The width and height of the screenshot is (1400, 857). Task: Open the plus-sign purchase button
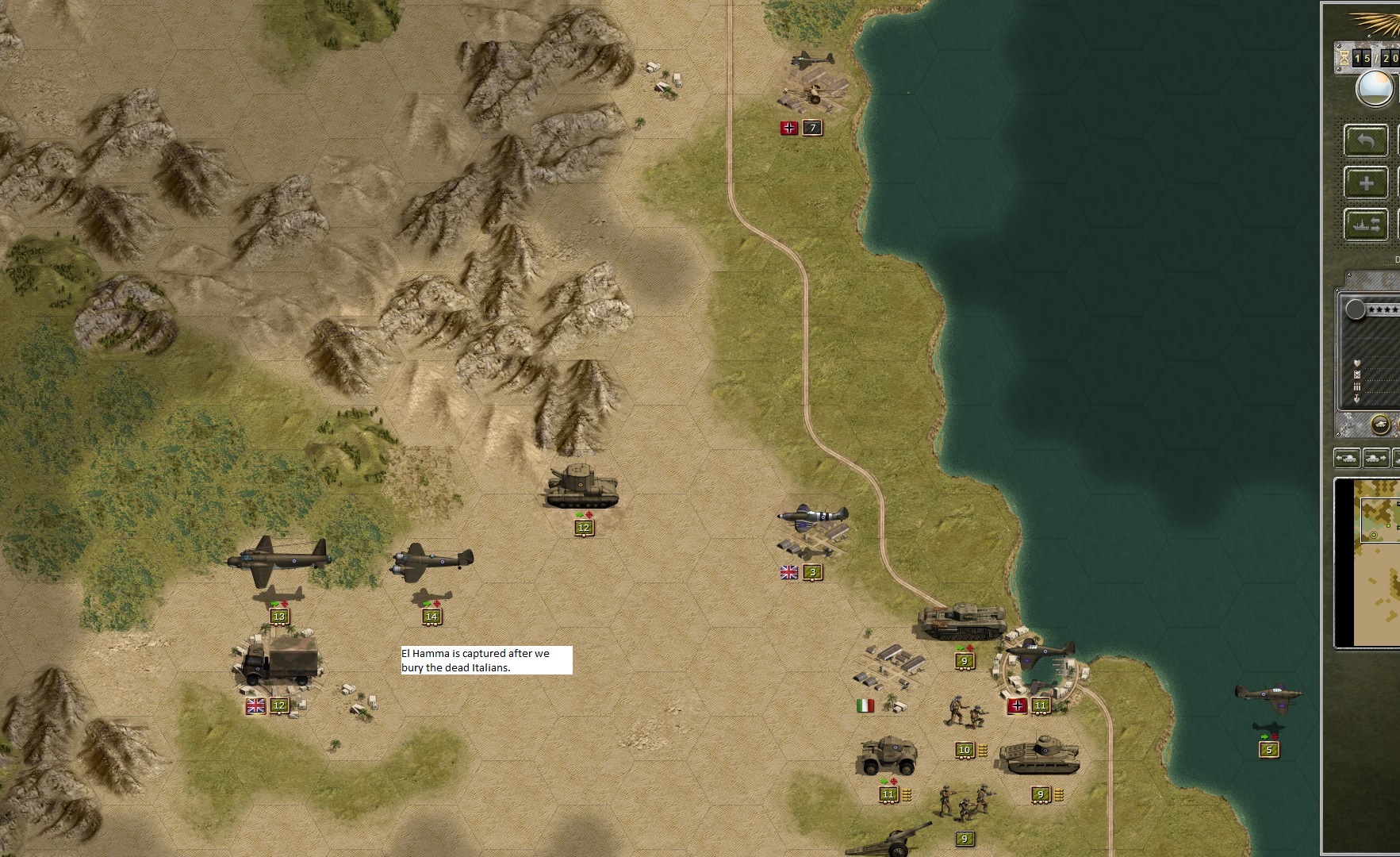(1365, 183)
